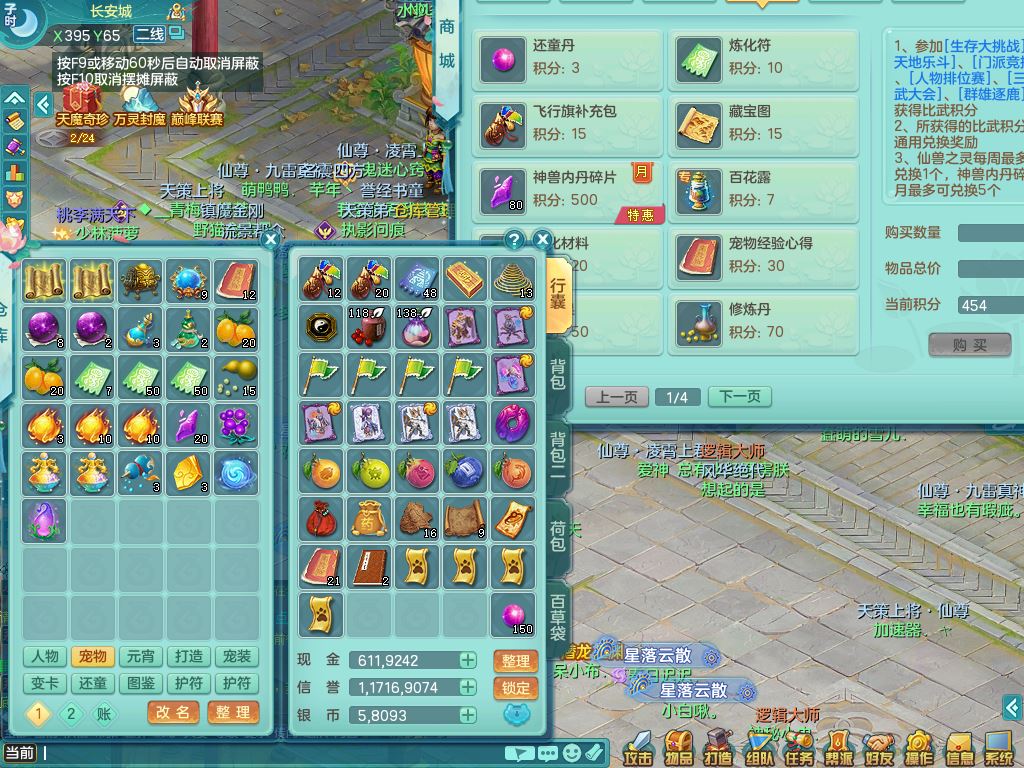Image resolution: width=1024 pixels, height=768 pixels.
Task: Select the 人物 storage category tab
Action: [x=44, y=657]
